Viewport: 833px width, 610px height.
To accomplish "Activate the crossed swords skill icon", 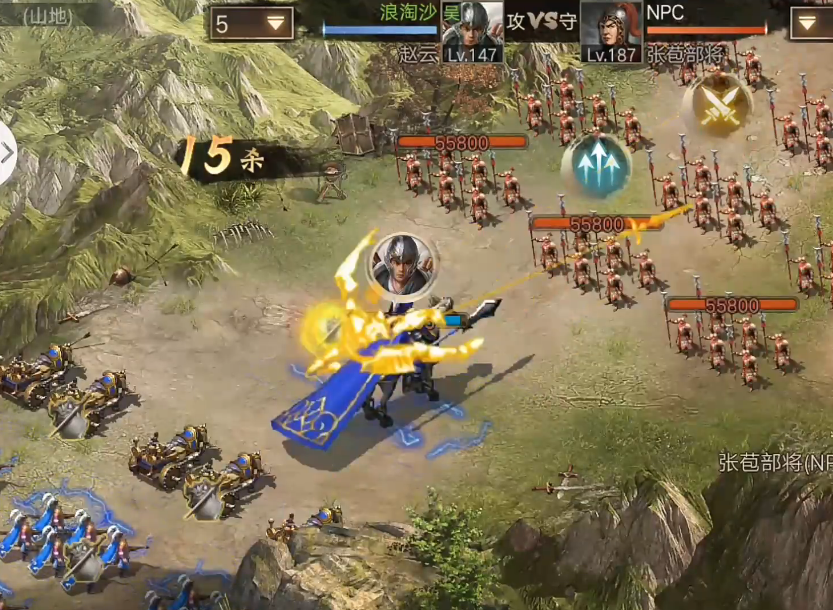I will click(718, 104).
